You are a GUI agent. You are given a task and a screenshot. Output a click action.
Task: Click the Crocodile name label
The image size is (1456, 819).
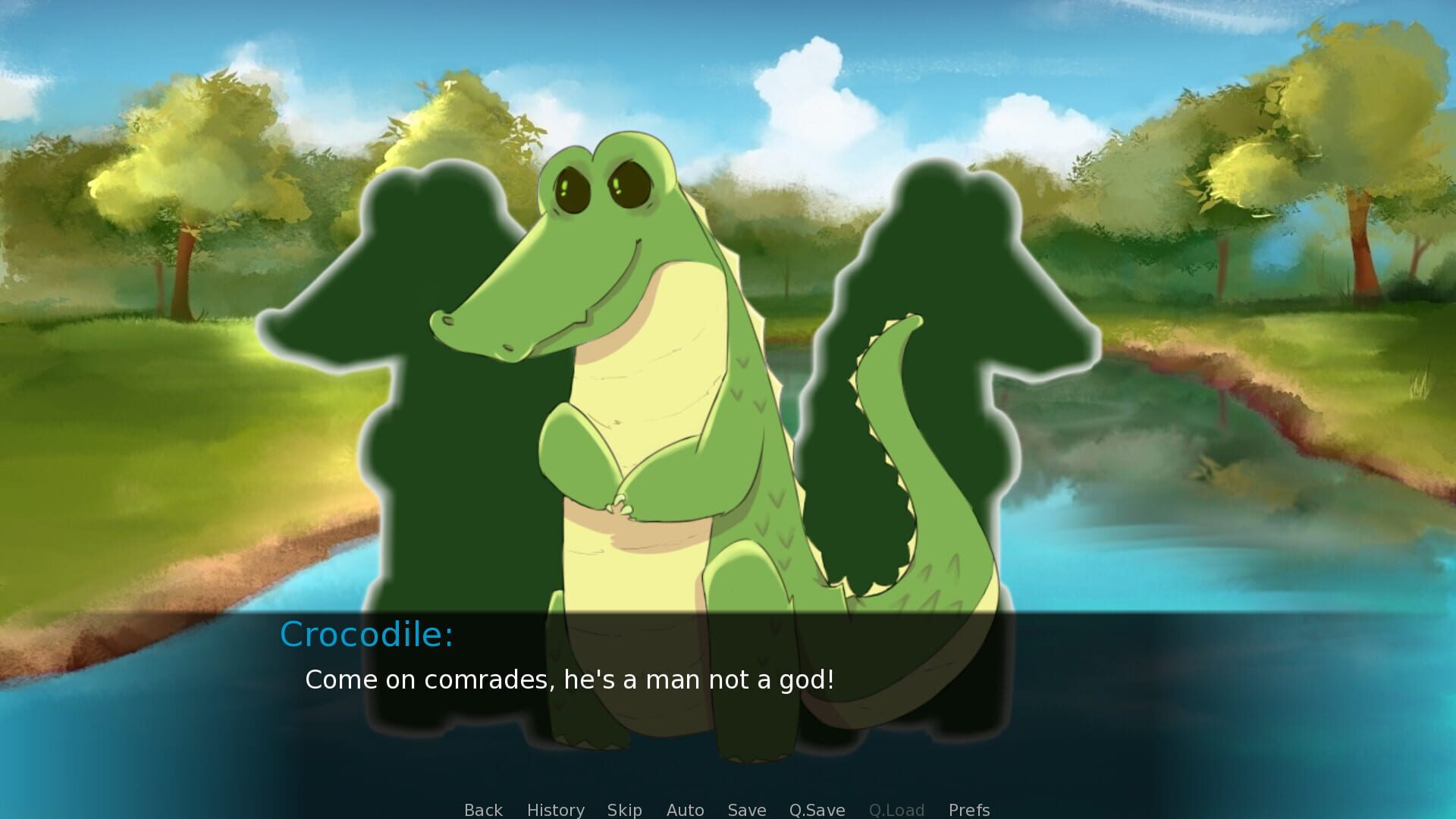(369, 635)
